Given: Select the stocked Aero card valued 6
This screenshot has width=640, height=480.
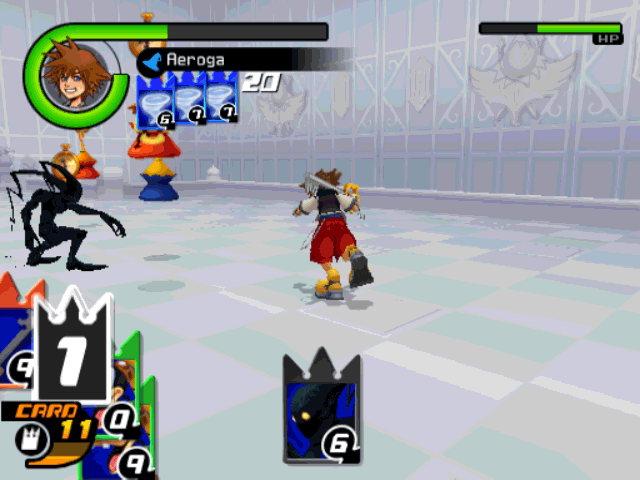Looking at the screenshot, I should (x=156, y=103).
